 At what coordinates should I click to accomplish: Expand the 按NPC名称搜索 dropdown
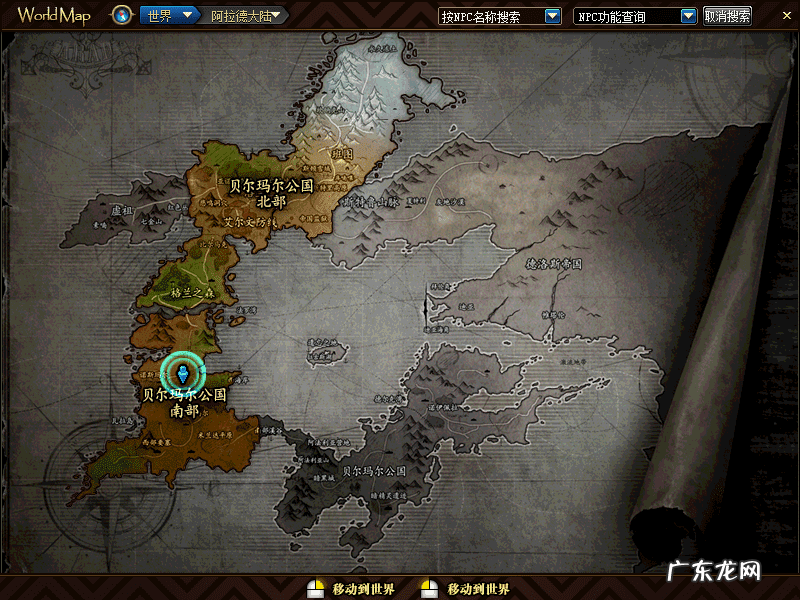pos(552,16)
